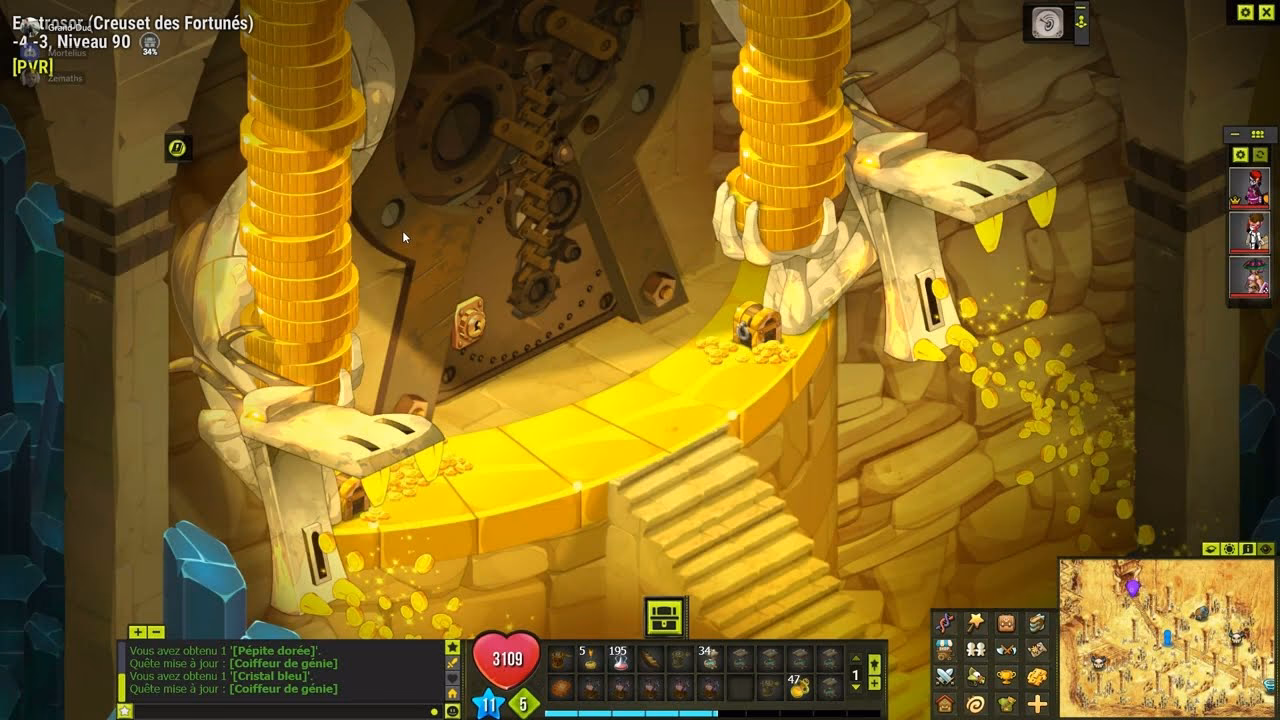Select the red-haired party leader portrait
Image resolution: width=1280 pixels, height=720 pixels.
point(1249,188)
